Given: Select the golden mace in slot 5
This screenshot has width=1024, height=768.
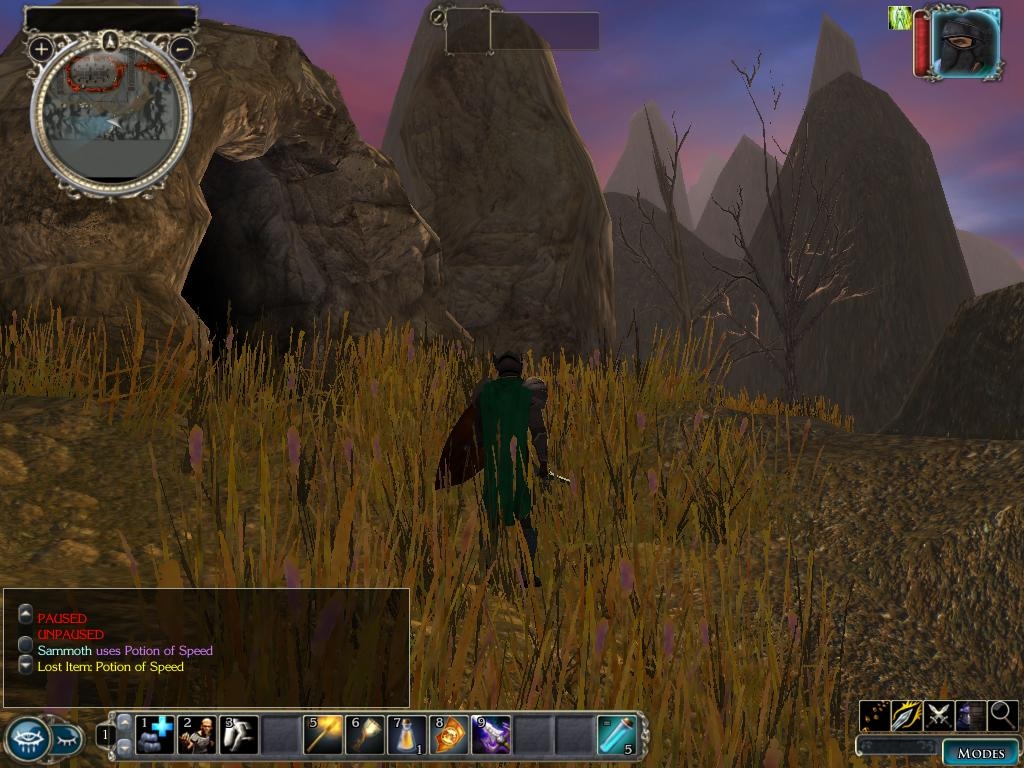Looking at the screenshot, I should pos(323,735).
